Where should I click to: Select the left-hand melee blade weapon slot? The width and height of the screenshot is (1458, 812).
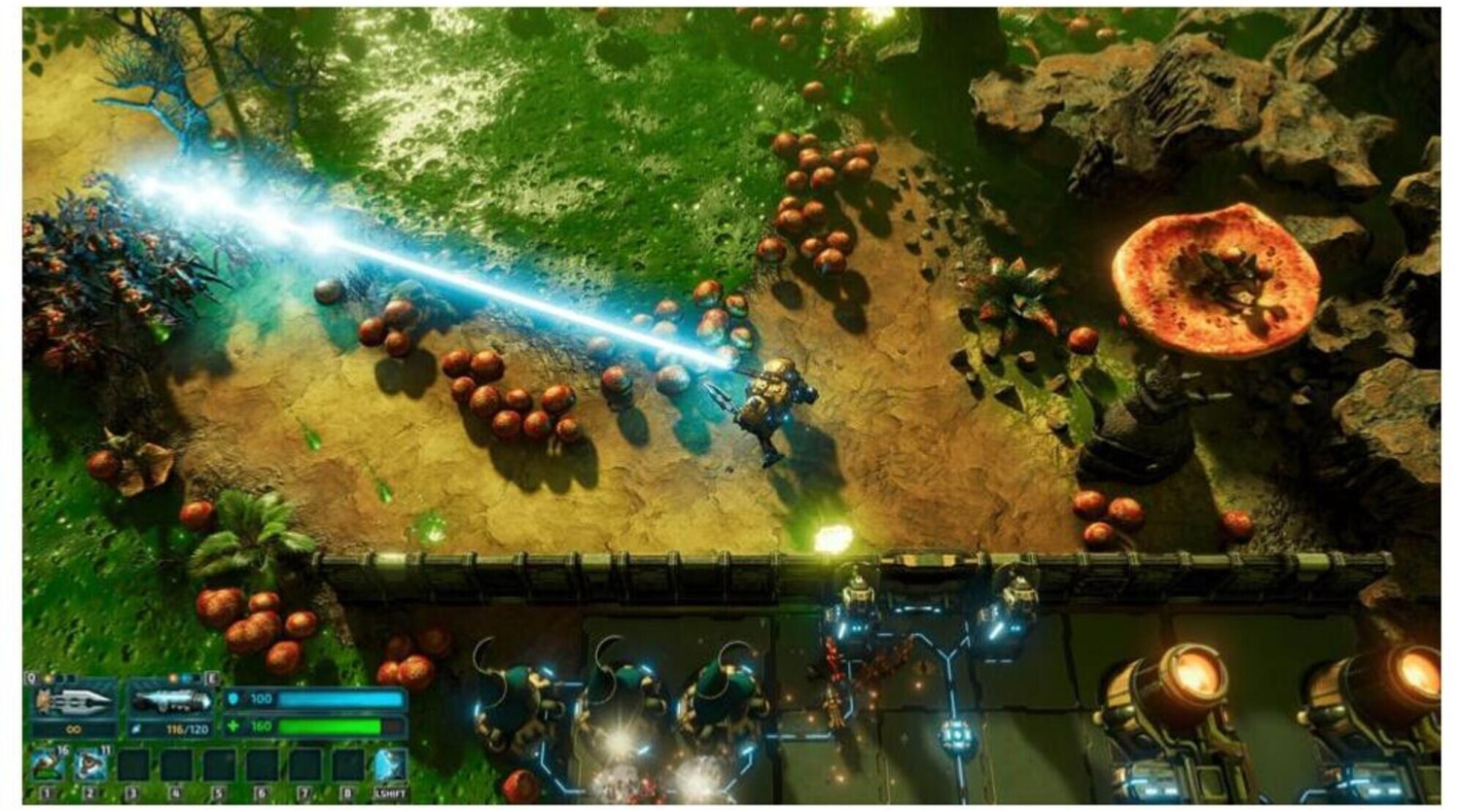pyautogui.click(x=74, y=702)
